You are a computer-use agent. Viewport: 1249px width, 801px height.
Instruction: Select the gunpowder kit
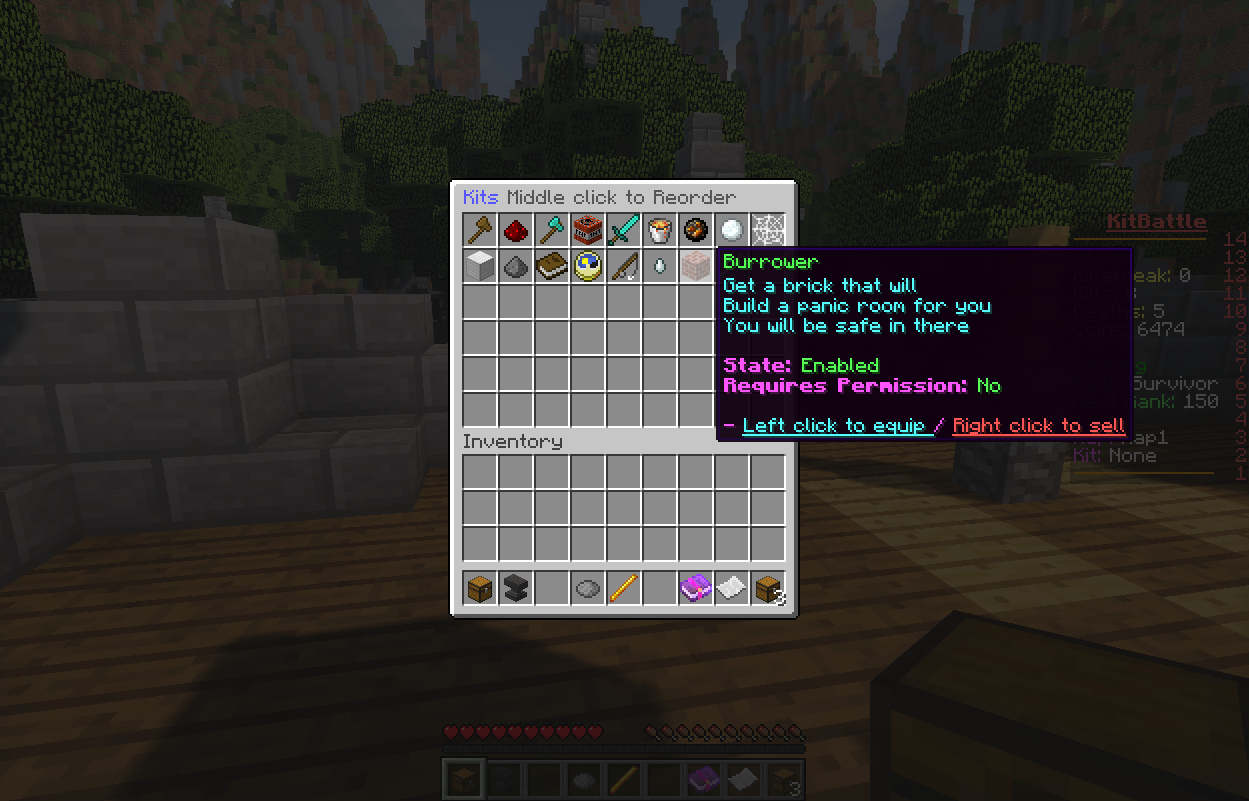(x=516, y=266)
